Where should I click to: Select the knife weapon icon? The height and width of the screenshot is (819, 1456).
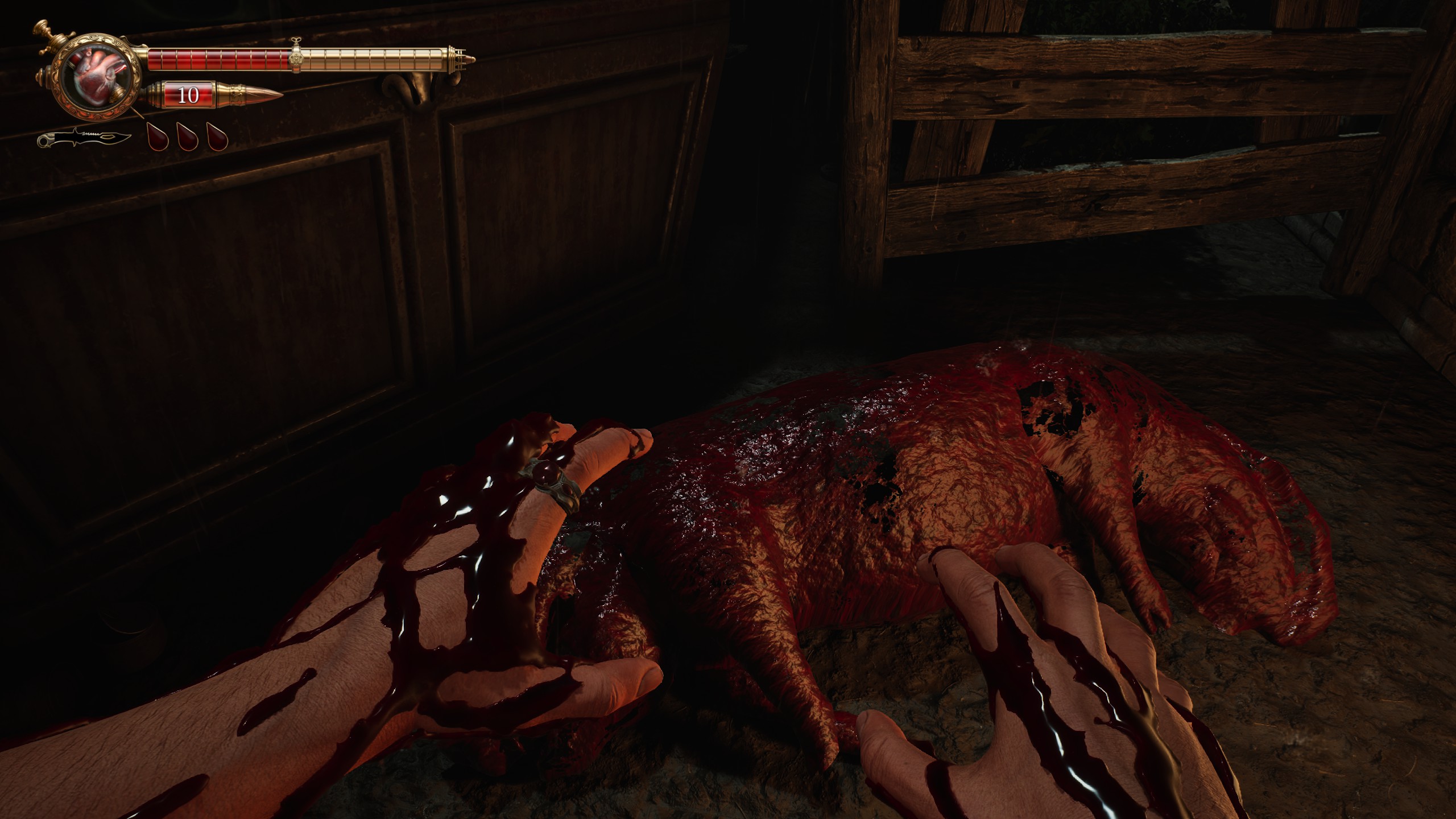pyautogui.click(x=85, y=139)
